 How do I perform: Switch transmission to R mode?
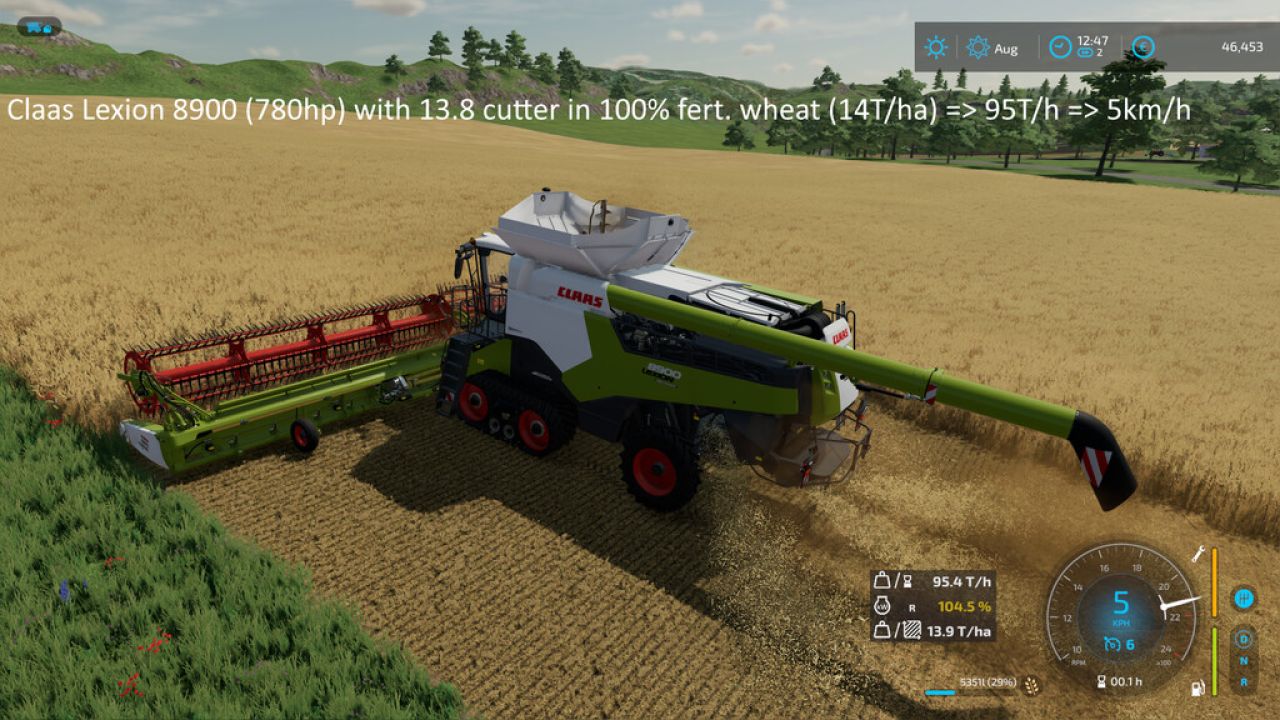tap(1242, 683)
